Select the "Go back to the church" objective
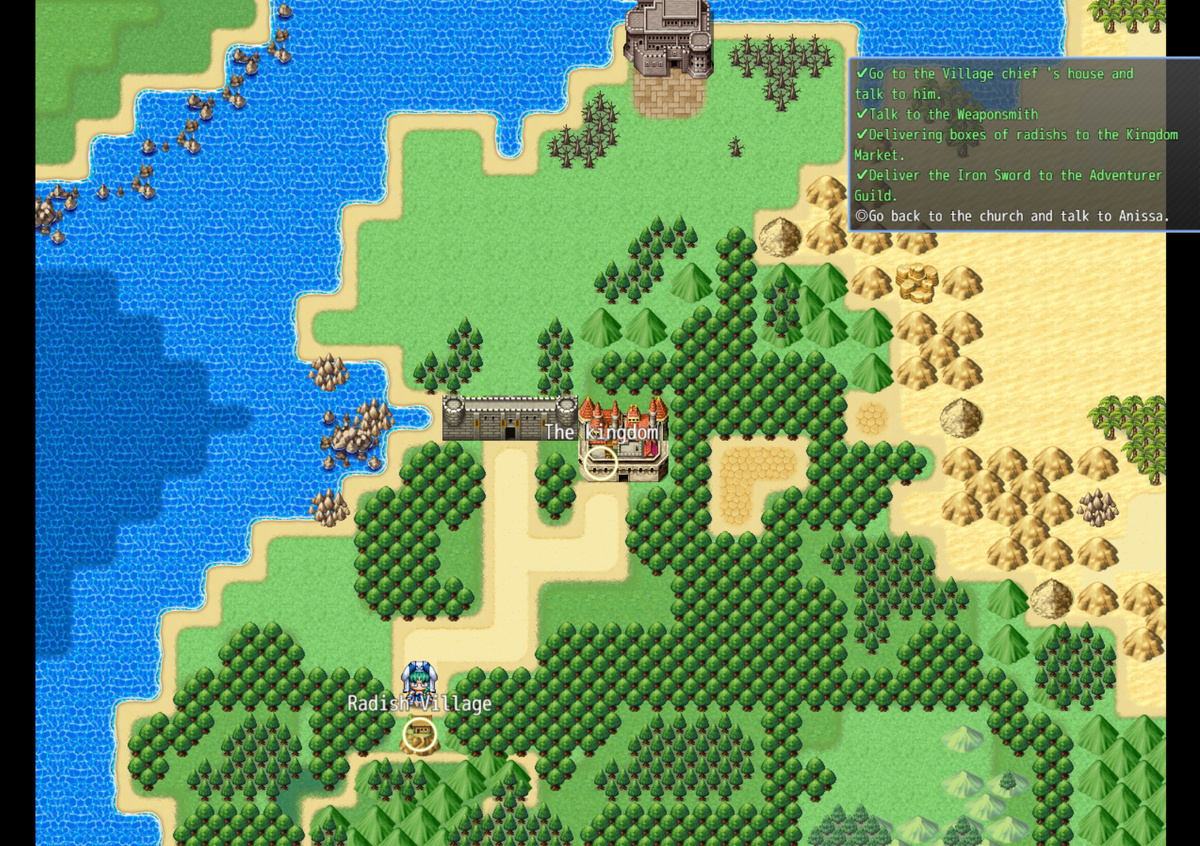 click(1012, 216)
